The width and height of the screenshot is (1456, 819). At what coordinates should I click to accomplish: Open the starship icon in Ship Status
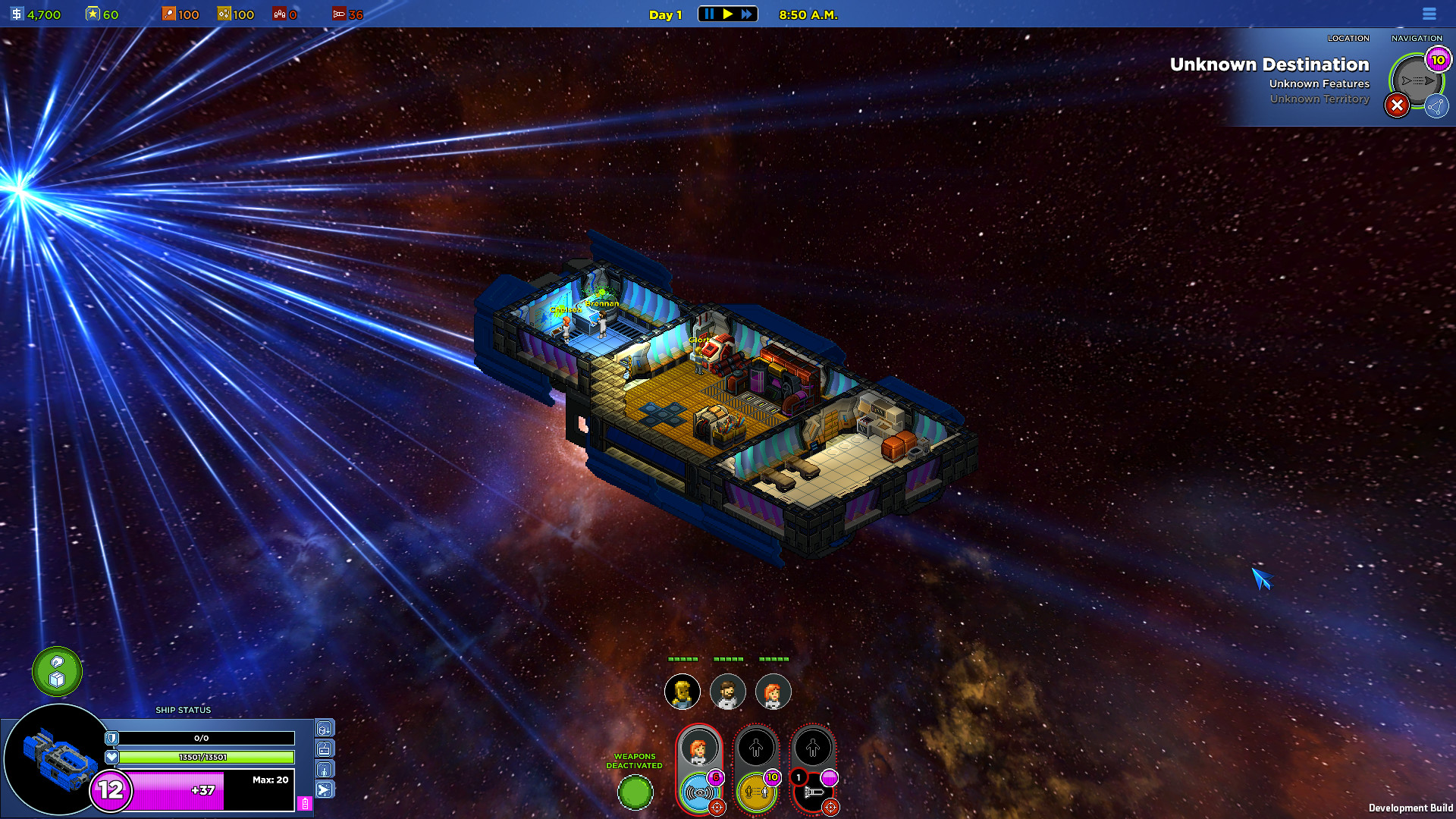(x=325, y=790)
